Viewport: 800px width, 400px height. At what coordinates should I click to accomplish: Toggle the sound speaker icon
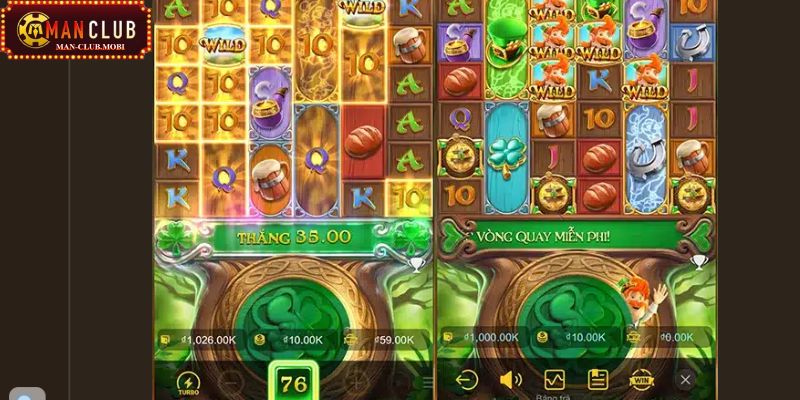tap(510, 380)
